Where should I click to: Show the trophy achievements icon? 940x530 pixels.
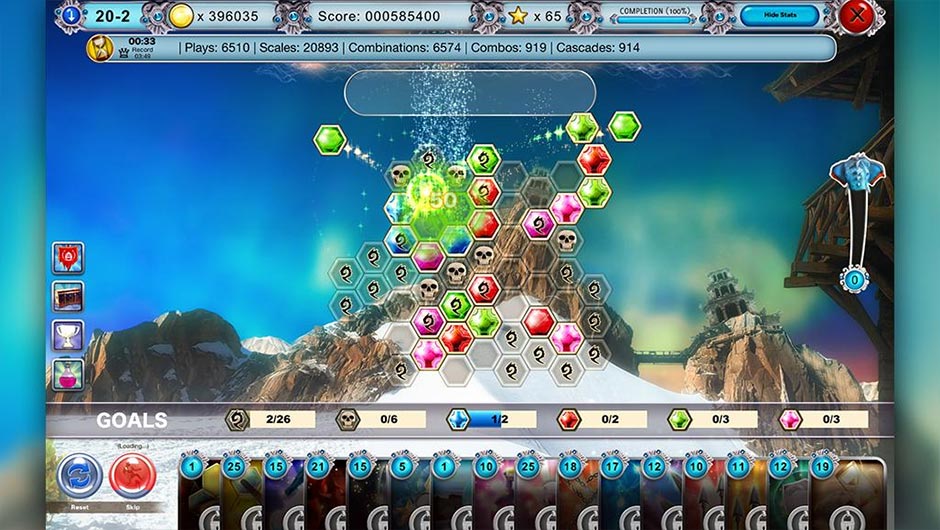68,335
